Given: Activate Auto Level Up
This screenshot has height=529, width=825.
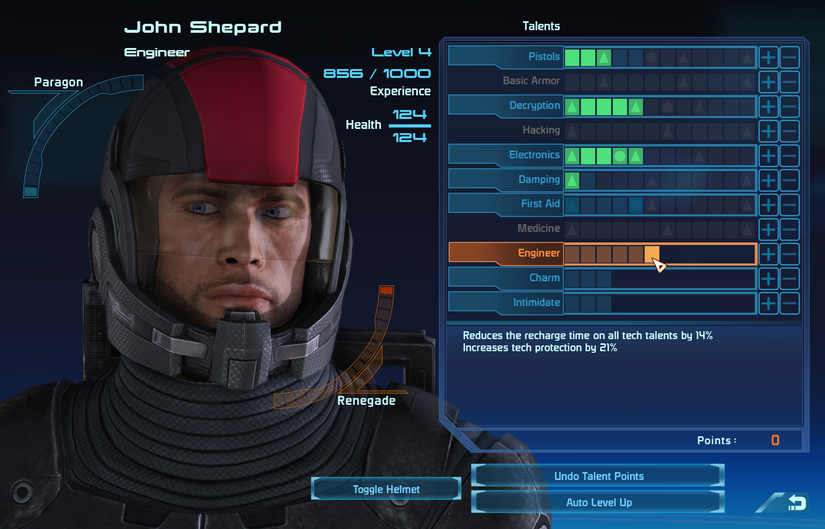Looking at the screenshot, I should pos(598,502).
